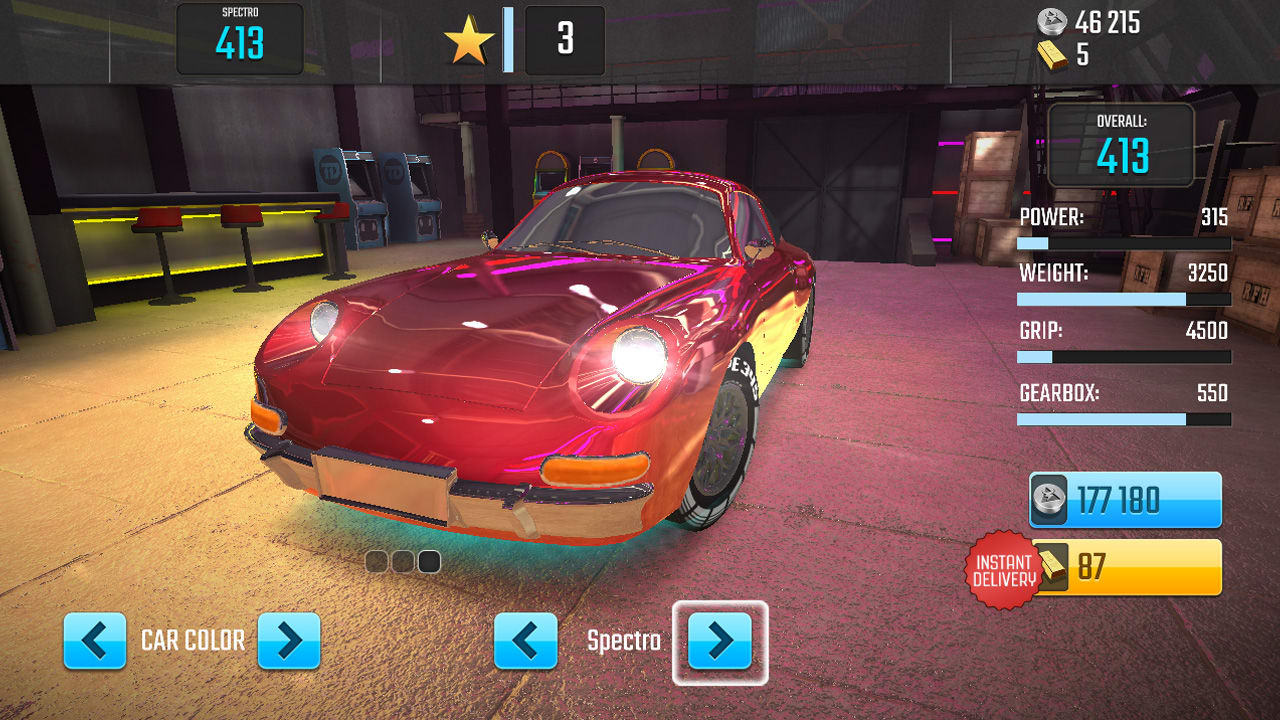The width and height of the screenshot is (1280, 720).
Task: Click the level 3 counter box
Action: 564,40
